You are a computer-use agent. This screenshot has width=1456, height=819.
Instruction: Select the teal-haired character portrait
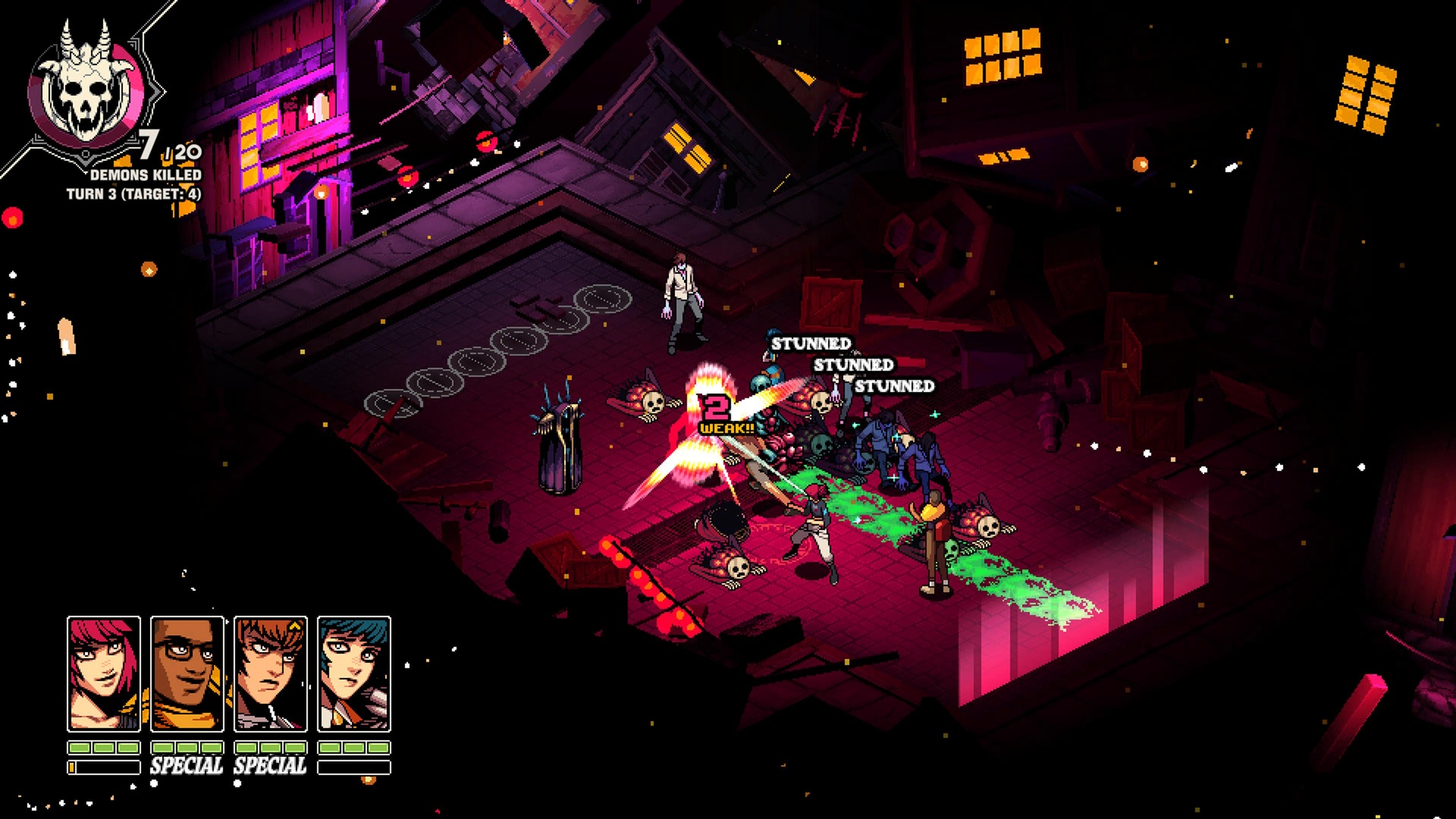(354, 673)
